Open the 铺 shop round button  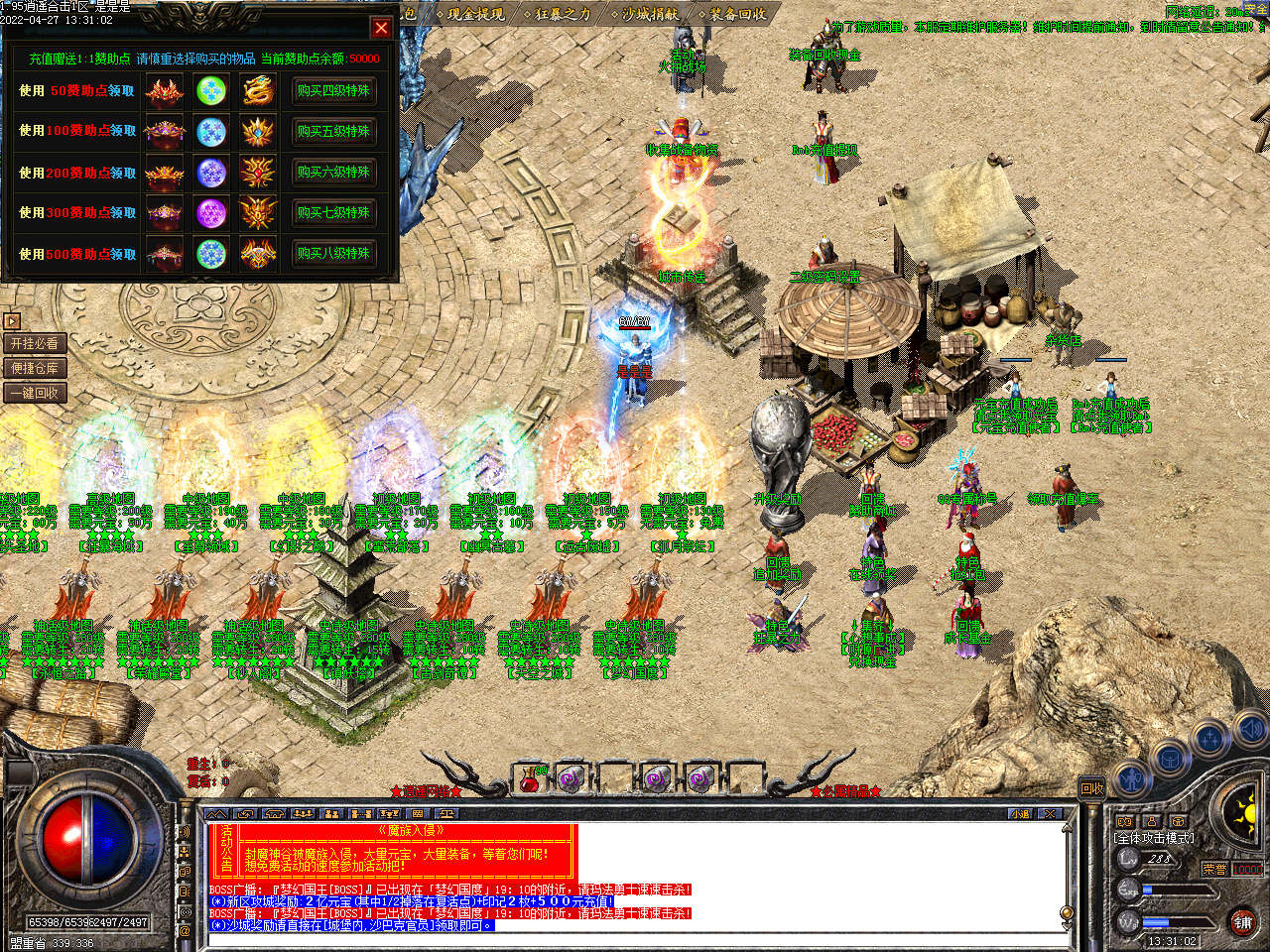tap(1242, 921)
